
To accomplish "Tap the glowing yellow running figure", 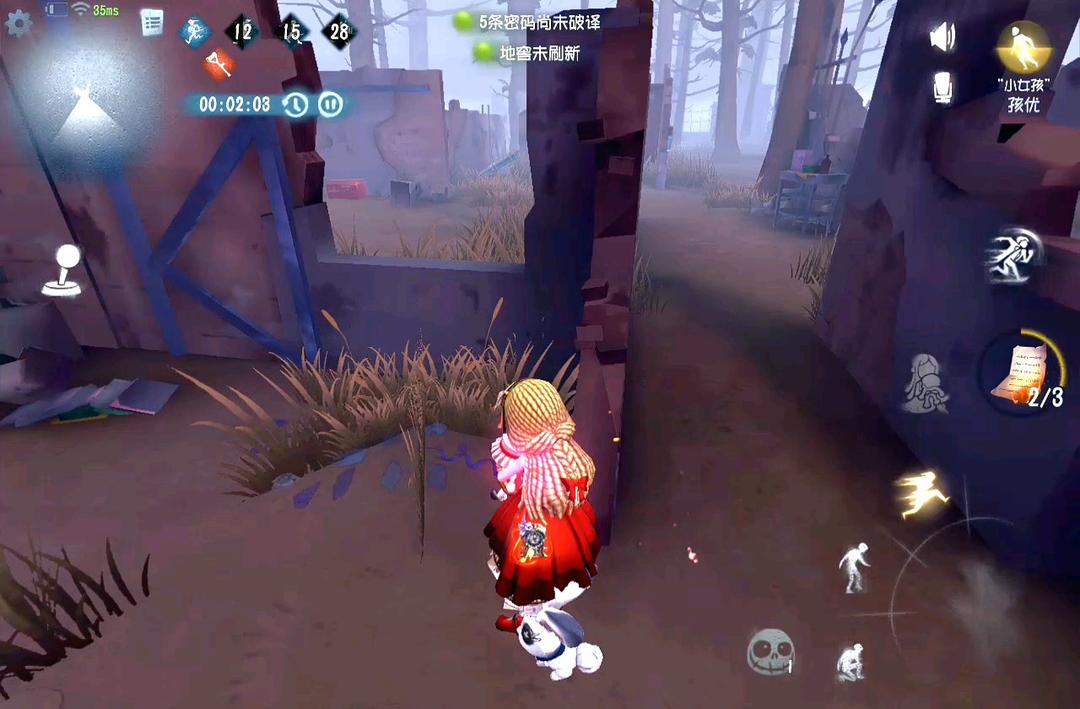I will [922, 493].
